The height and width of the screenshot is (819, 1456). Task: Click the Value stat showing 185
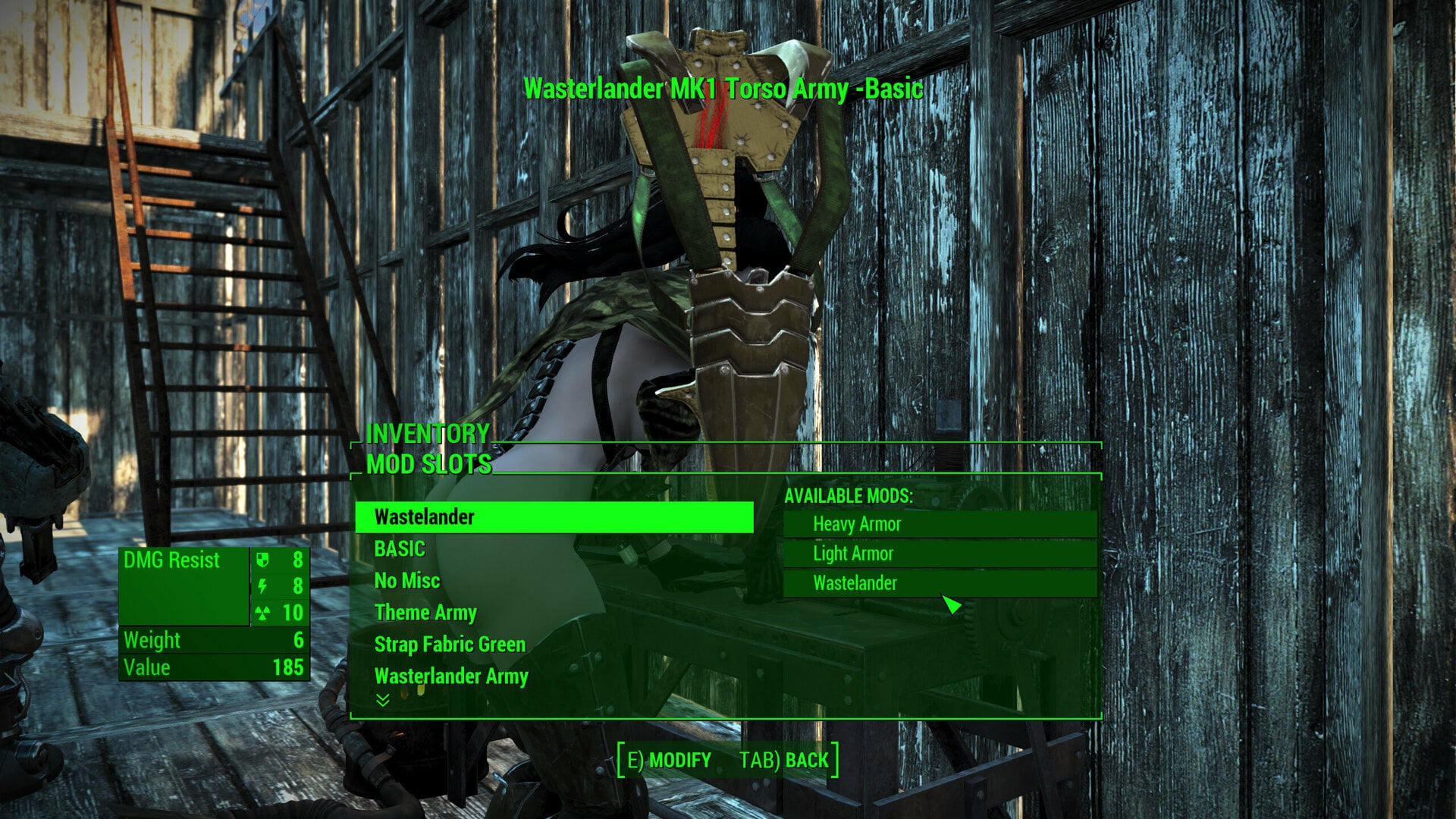(212, 668)
